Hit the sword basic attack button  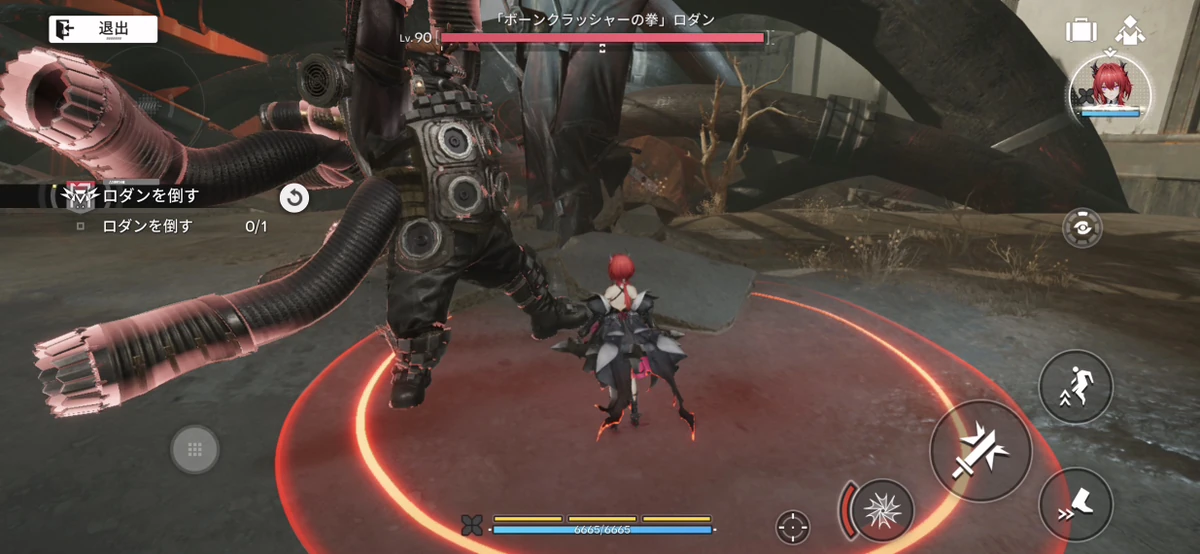tap(981, 451)
